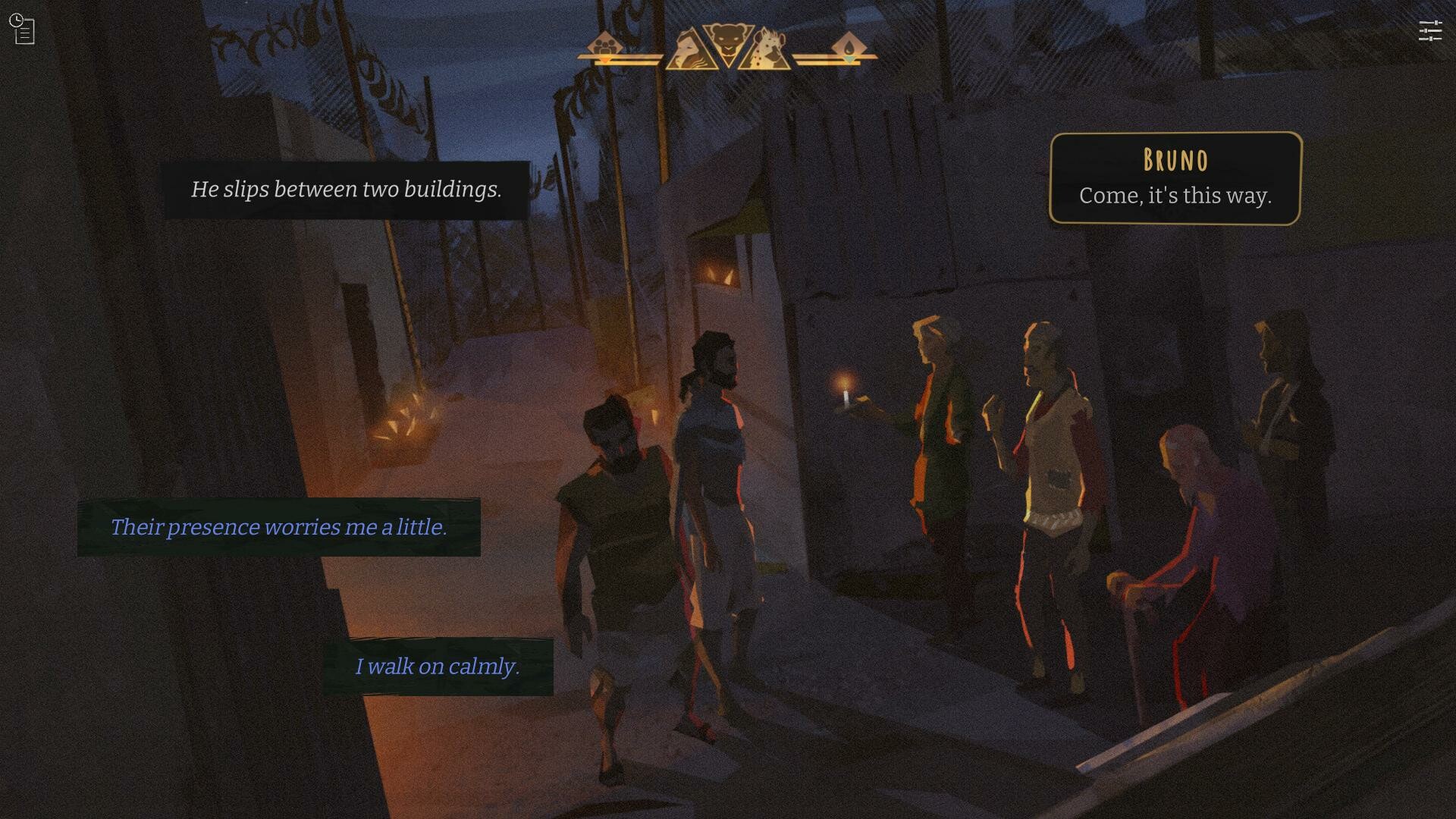Click the orange gauge marker under the group icon
The width and height of the screenshot is (1456, 819).
point(604,60)
